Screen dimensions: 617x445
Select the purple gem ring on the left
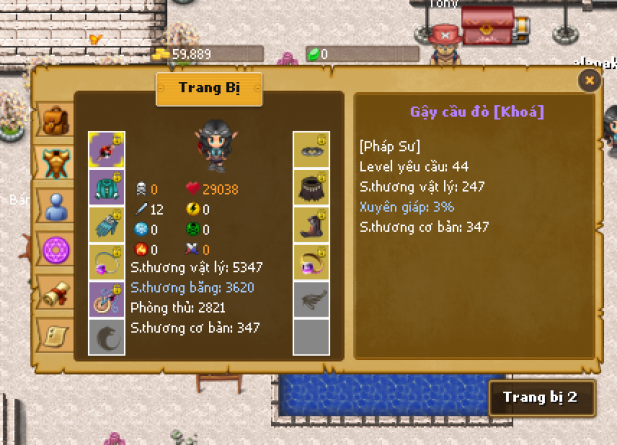point(106,262)
